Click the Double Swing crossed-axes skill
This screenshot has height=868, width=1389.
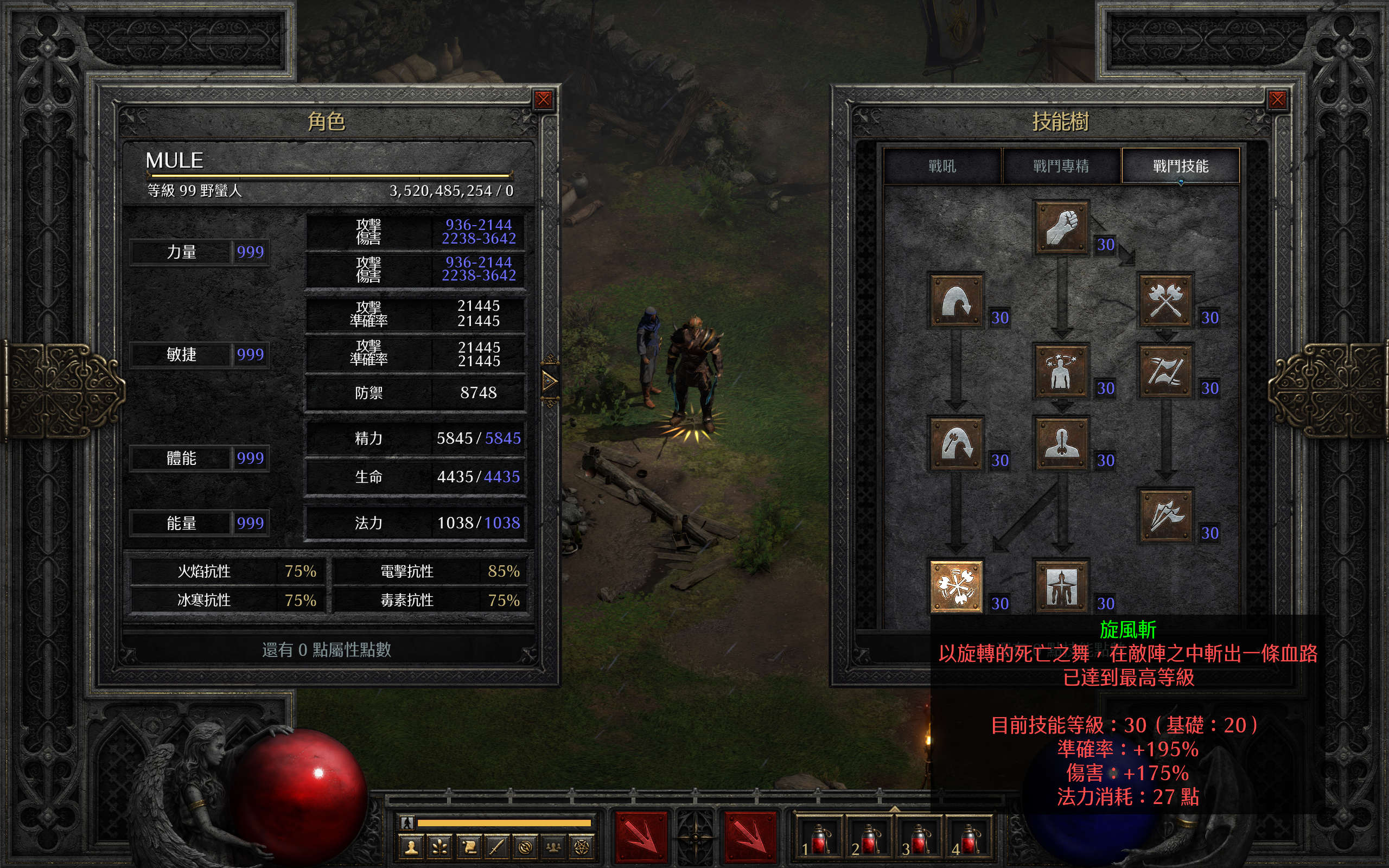pos(1165,301)
